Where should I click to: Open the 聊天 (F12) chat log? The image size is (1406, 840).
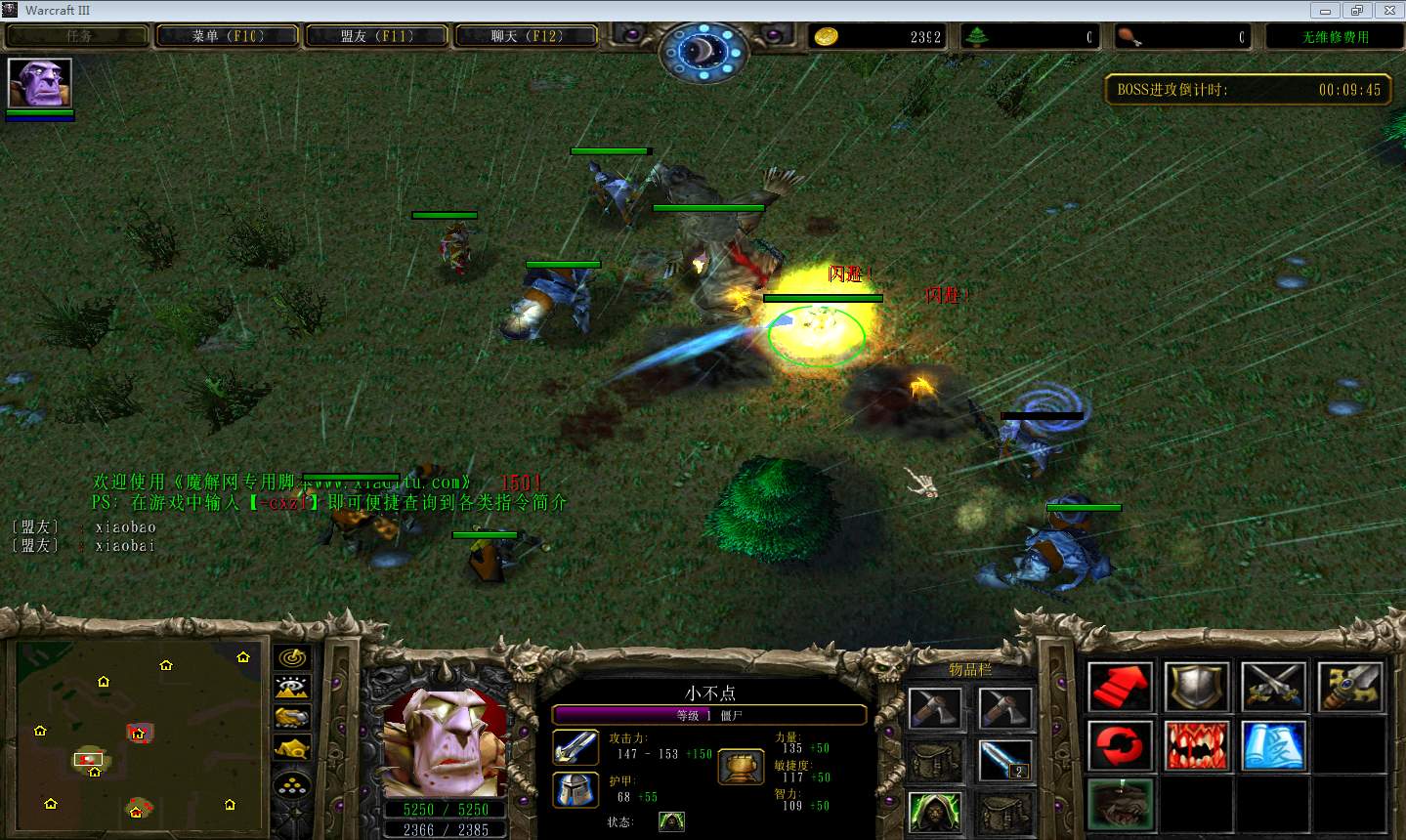click(x=527, y=36)
